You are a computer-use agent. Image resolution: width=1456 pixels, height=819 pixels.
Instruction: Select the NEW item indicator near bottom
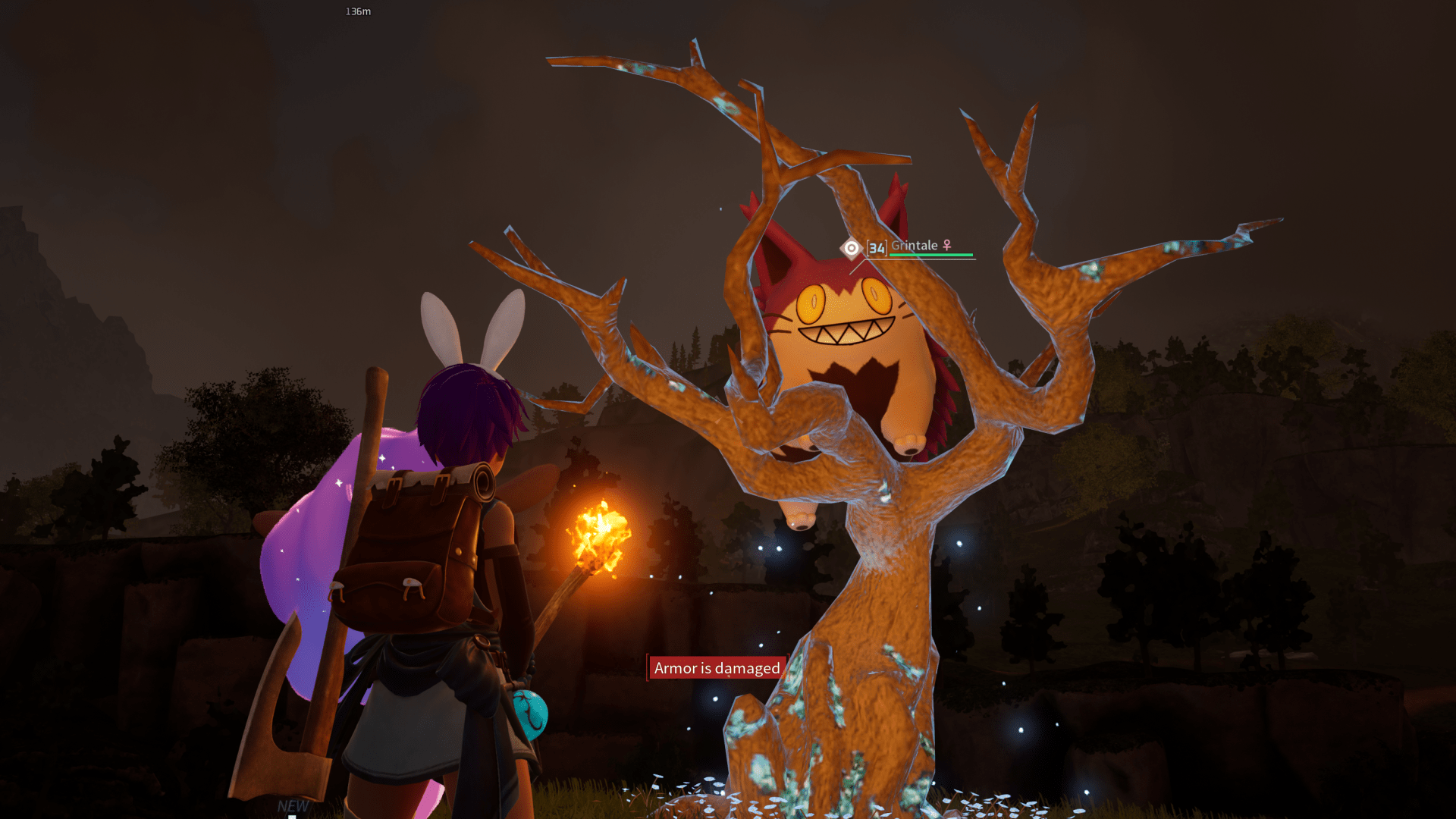click(292, 806)
